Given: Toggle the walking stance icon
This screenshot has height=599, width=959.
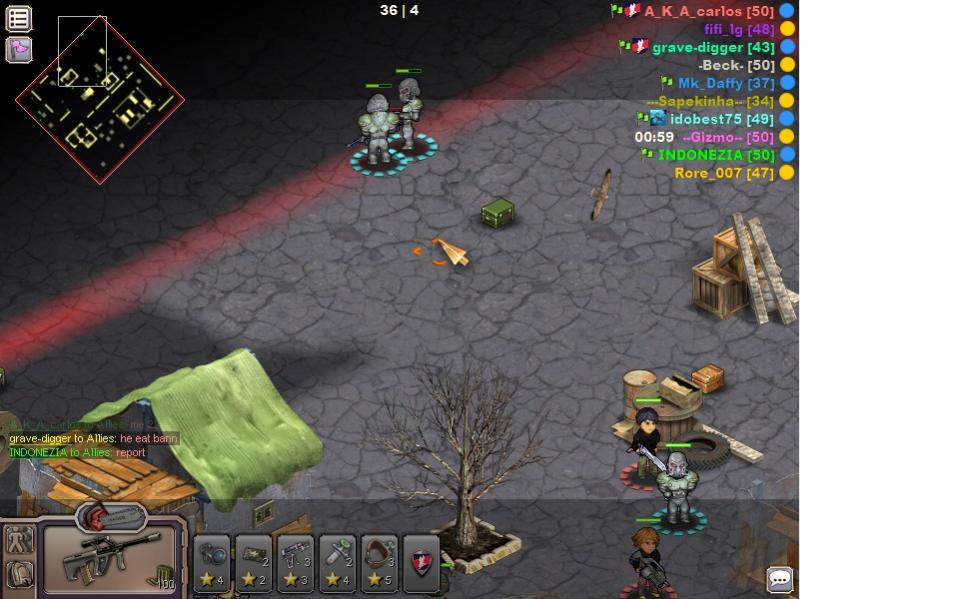Looking at the screenshot, I should tap(19, 541).
